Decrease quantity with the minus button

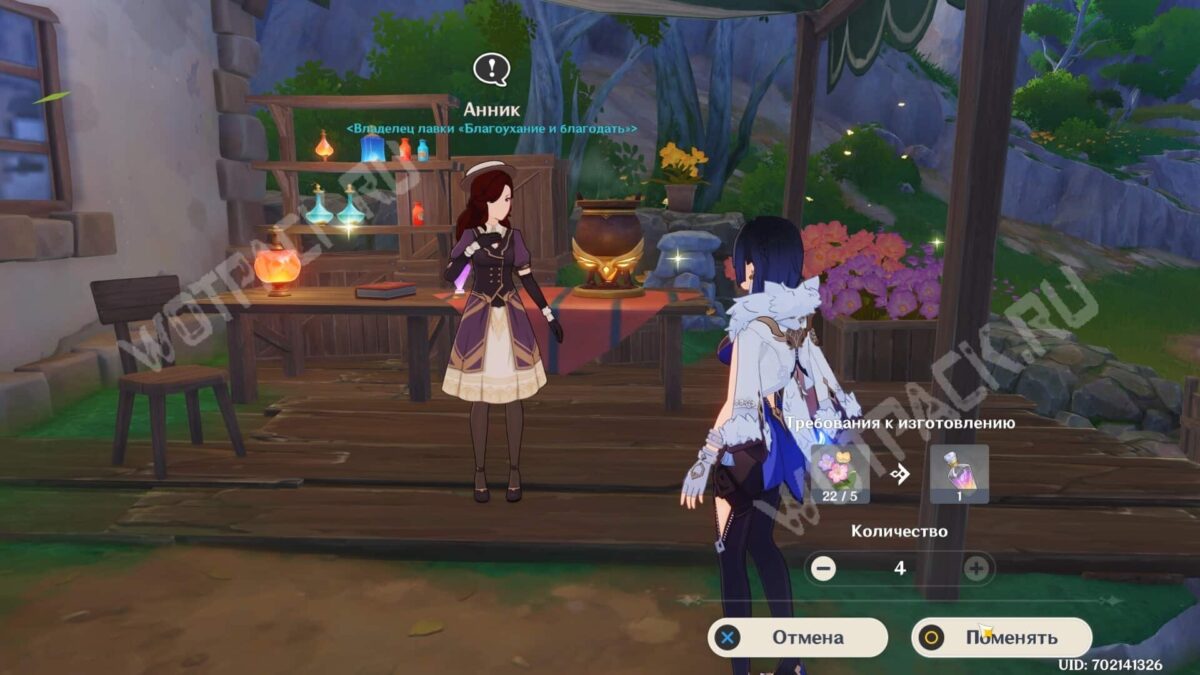click(824, 568)
